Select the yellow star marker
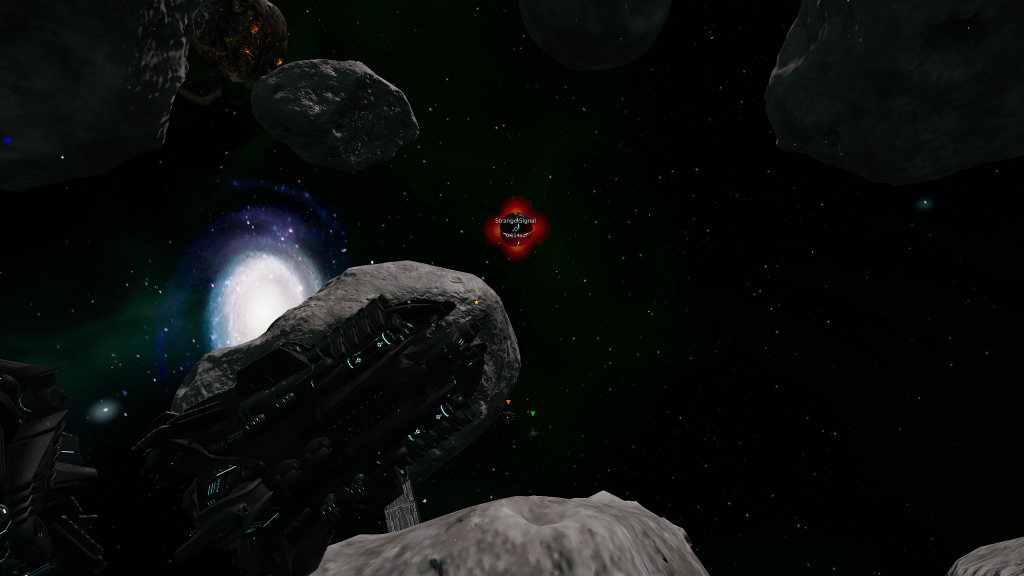This screenshot has width=1024, height=576. point(477,301)
